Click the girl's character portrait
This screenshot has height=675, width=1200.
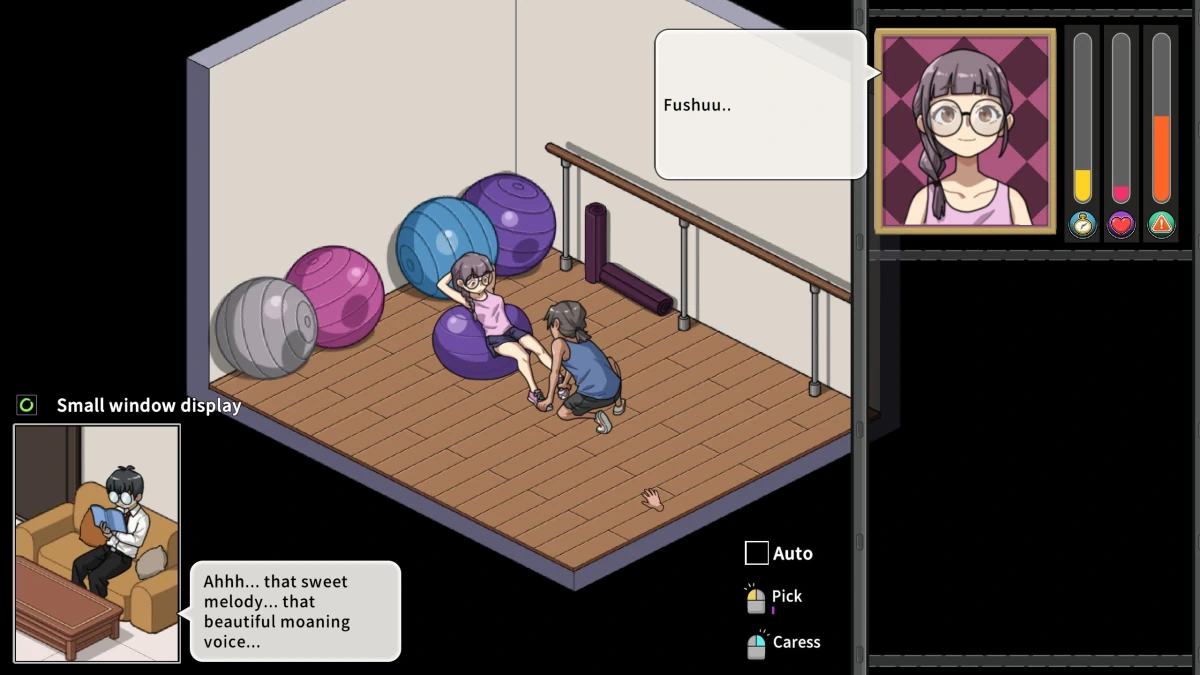[965, 131]
